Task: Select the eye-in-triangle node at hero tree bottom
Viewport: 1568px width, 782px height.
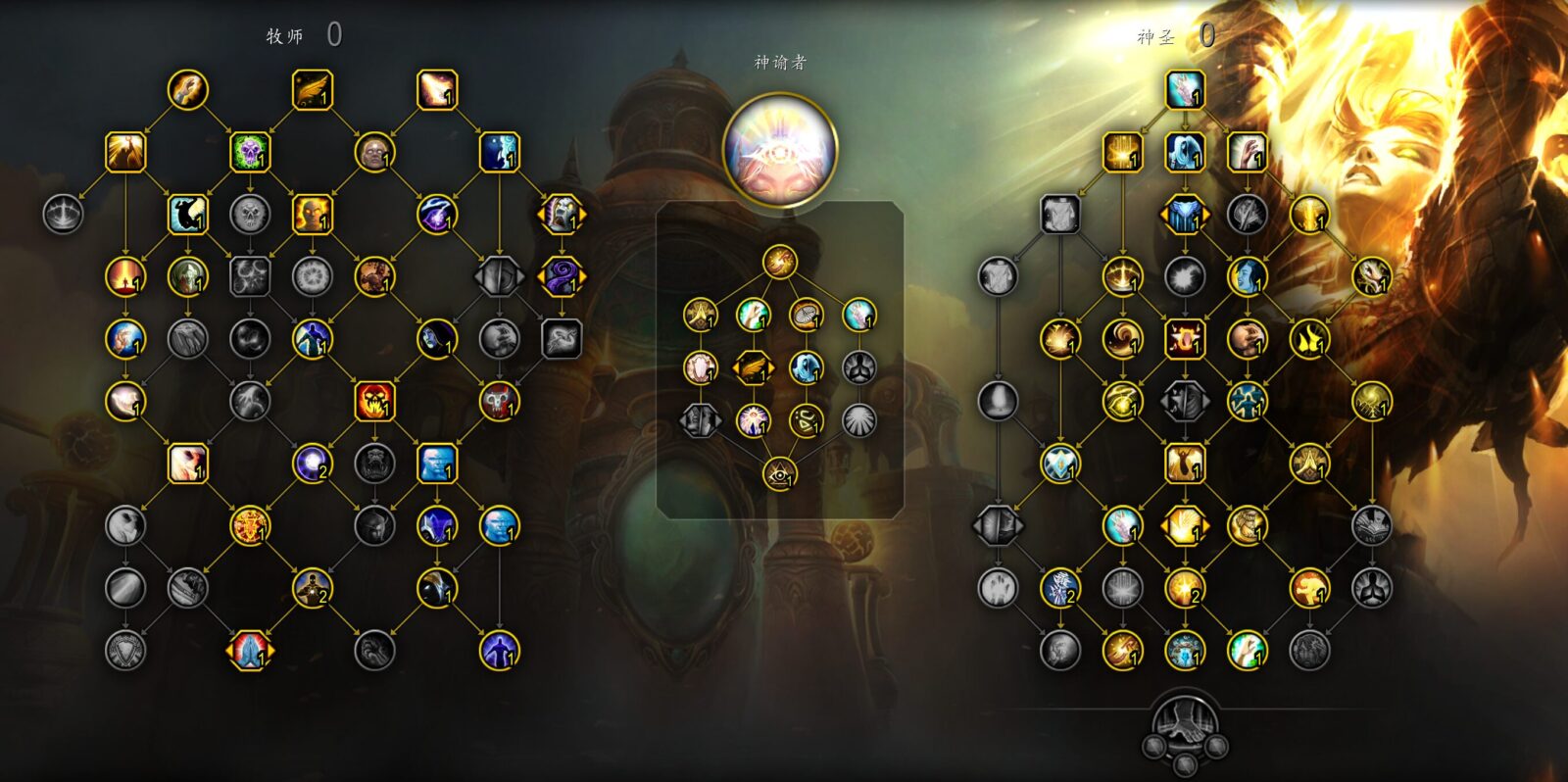Action: pyautogui.click(x=780, y=474)
